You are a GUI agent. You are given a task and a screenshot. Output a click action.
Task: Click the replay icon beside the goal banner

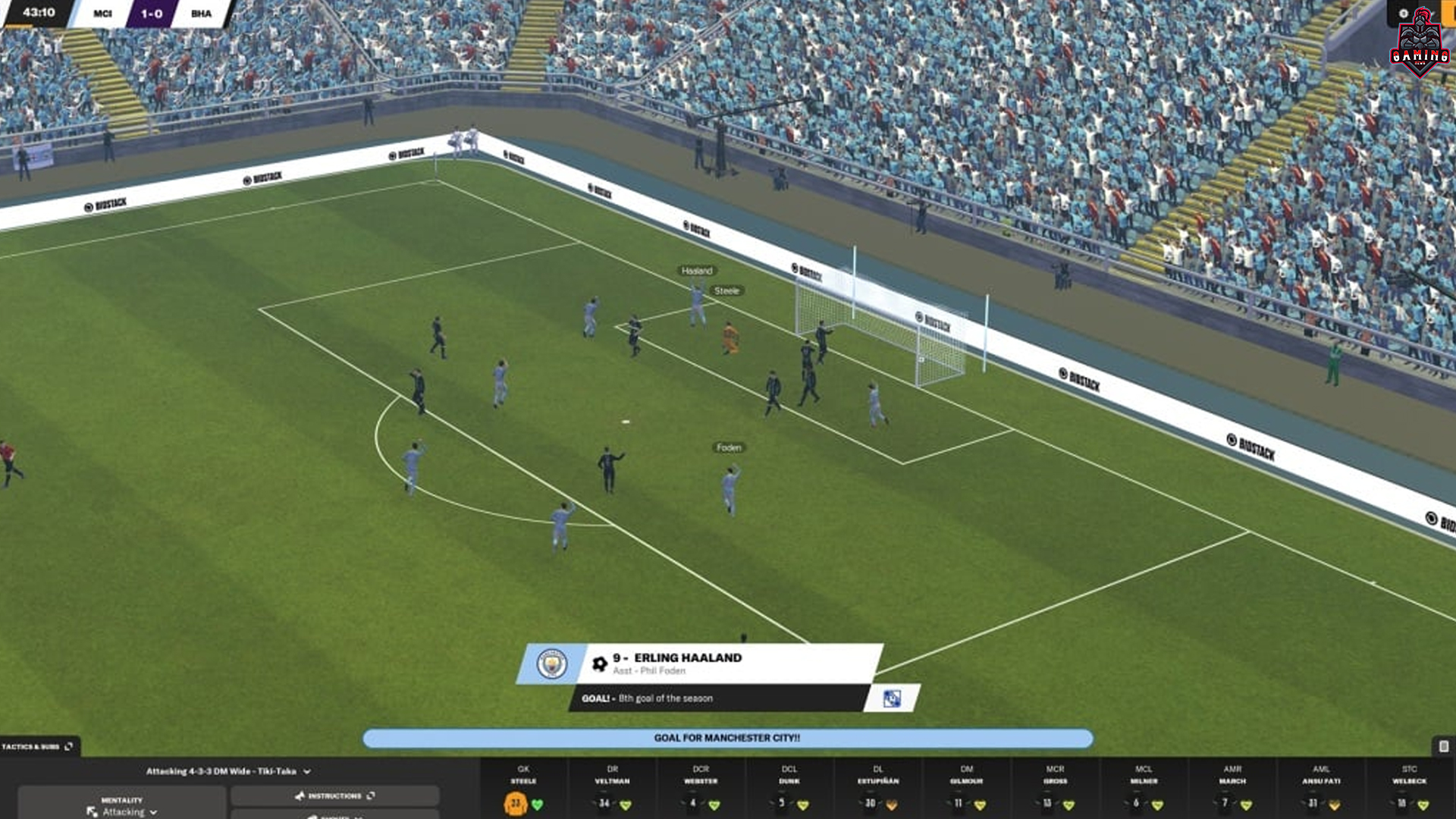click(892, 698)
